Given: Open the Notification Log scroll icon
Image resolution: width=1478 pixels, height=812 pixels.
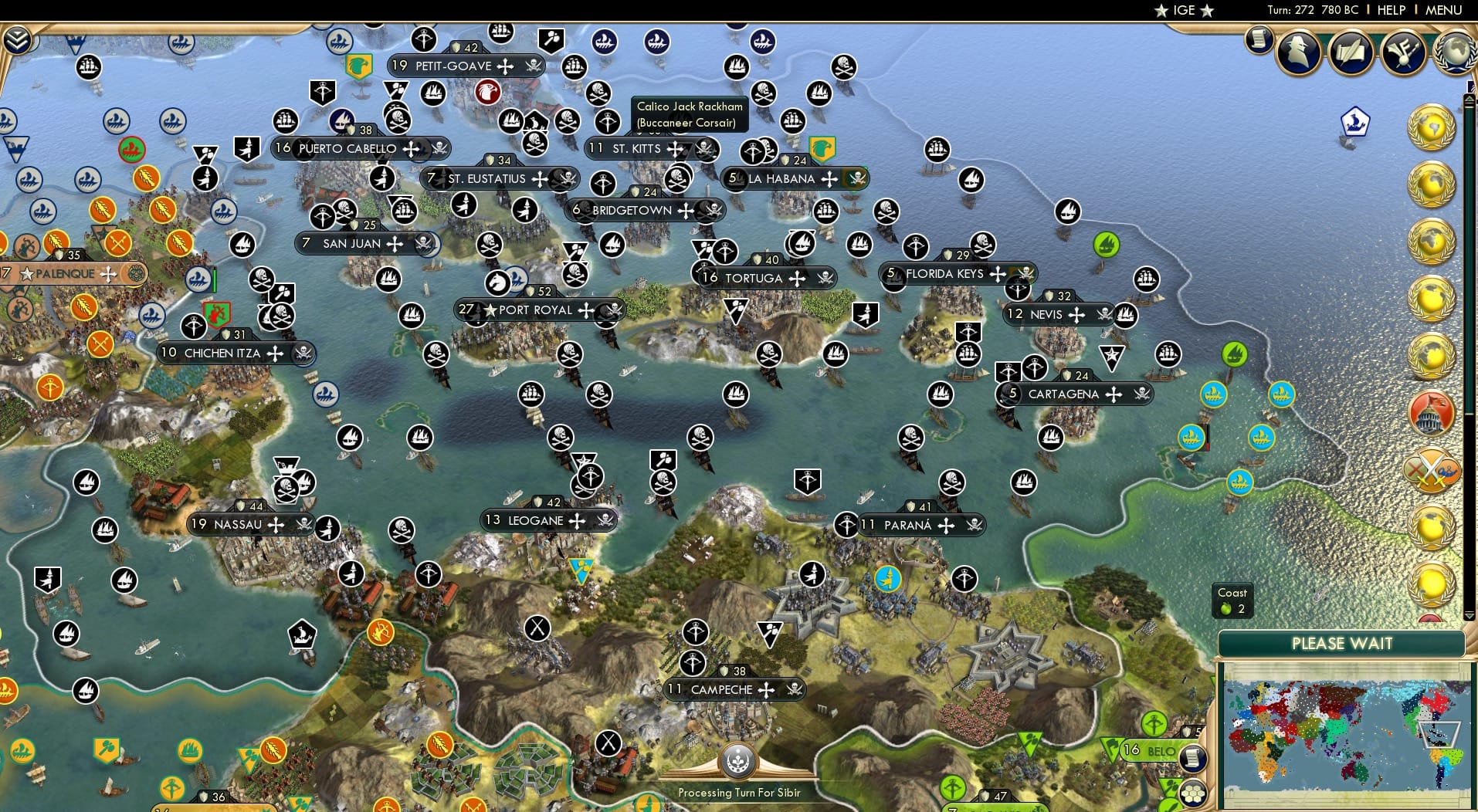Looking at the screenshot, I should 1260,37.
